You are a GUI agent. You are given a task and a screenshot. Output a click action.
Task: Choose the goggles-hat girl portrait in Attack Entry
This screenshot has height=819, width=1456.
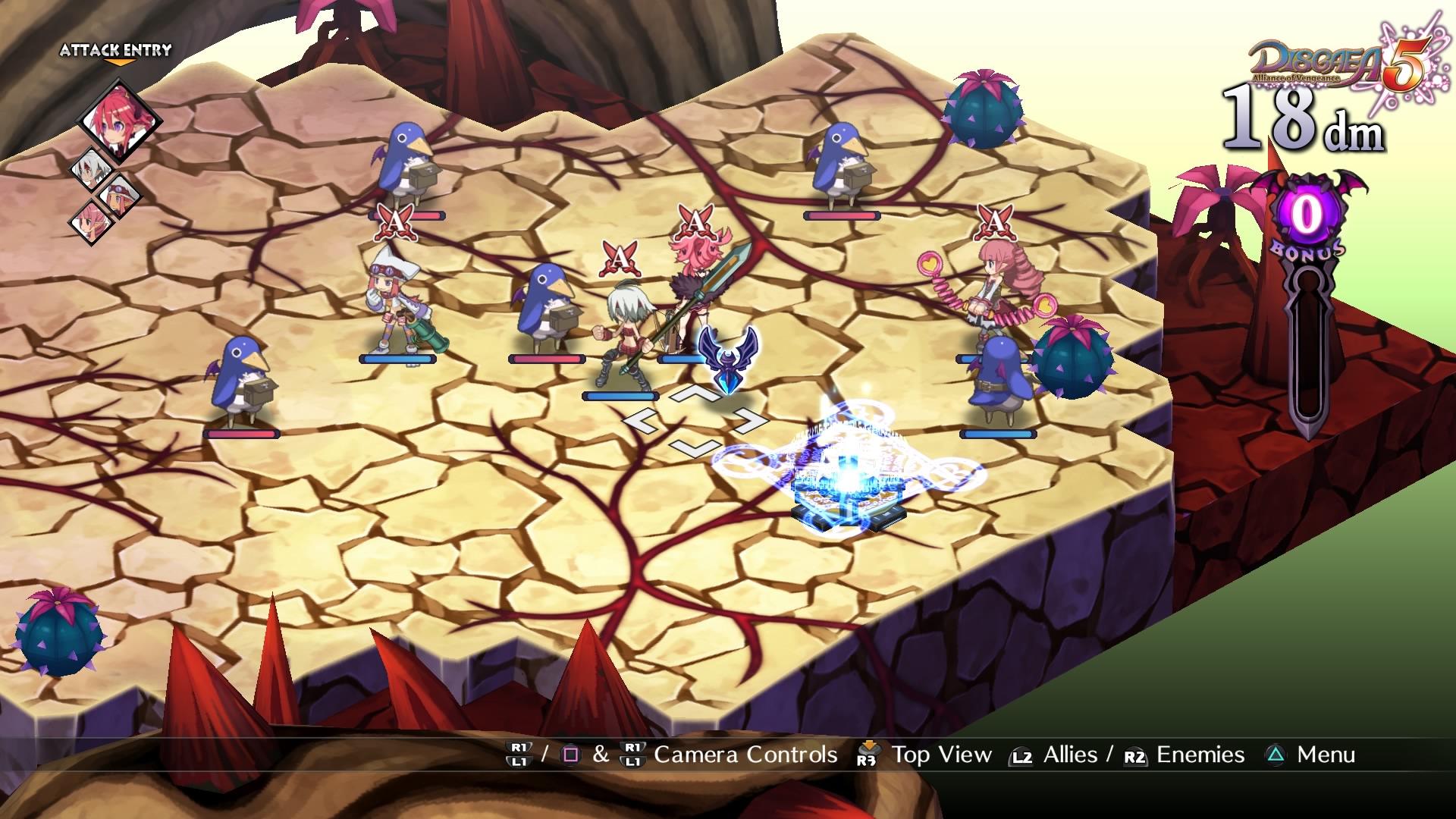point(119,196)
